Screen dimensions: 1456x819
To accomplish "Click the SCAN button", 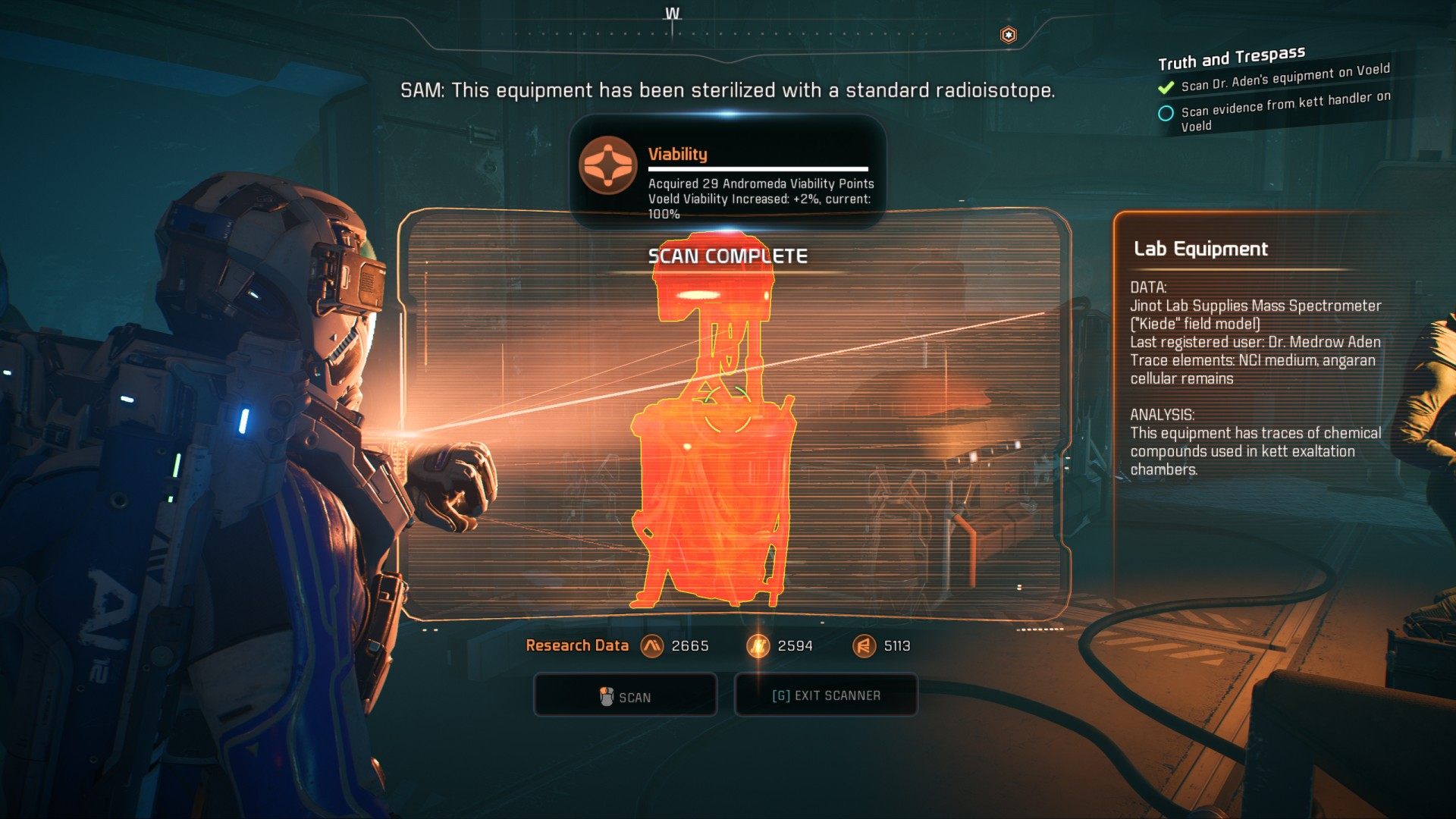I will (x=626, y=696).
